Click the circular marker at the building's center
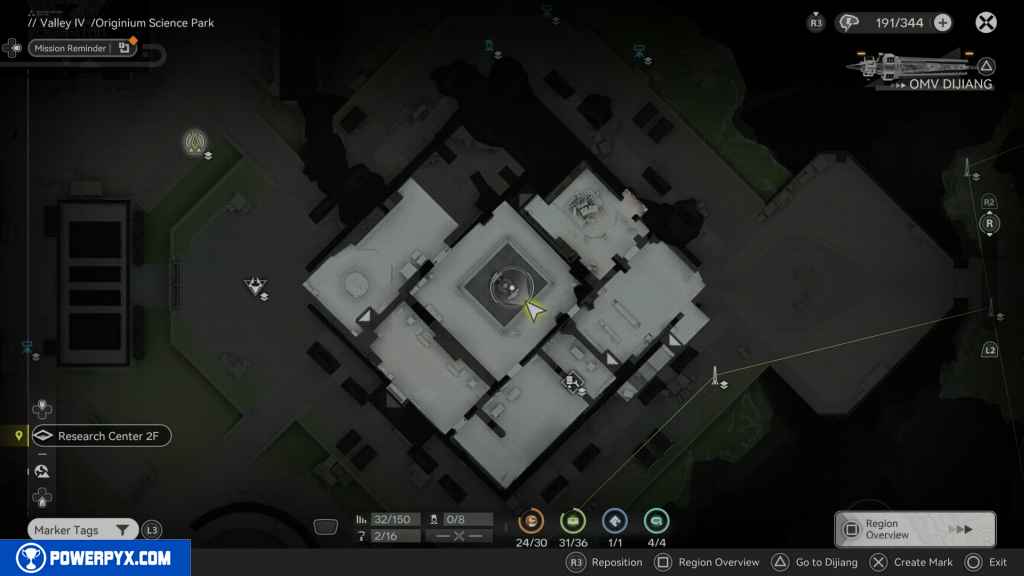Image resolution: width=1024 pixels, height=576 pixels. (x=504, y=288)
